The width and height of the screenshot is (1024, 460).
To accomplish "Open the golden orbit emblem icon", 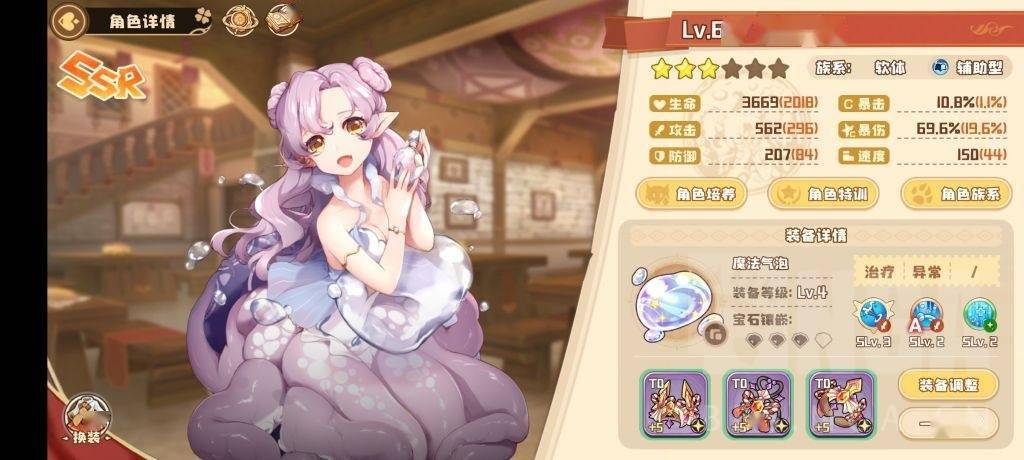I will [238, 20].
